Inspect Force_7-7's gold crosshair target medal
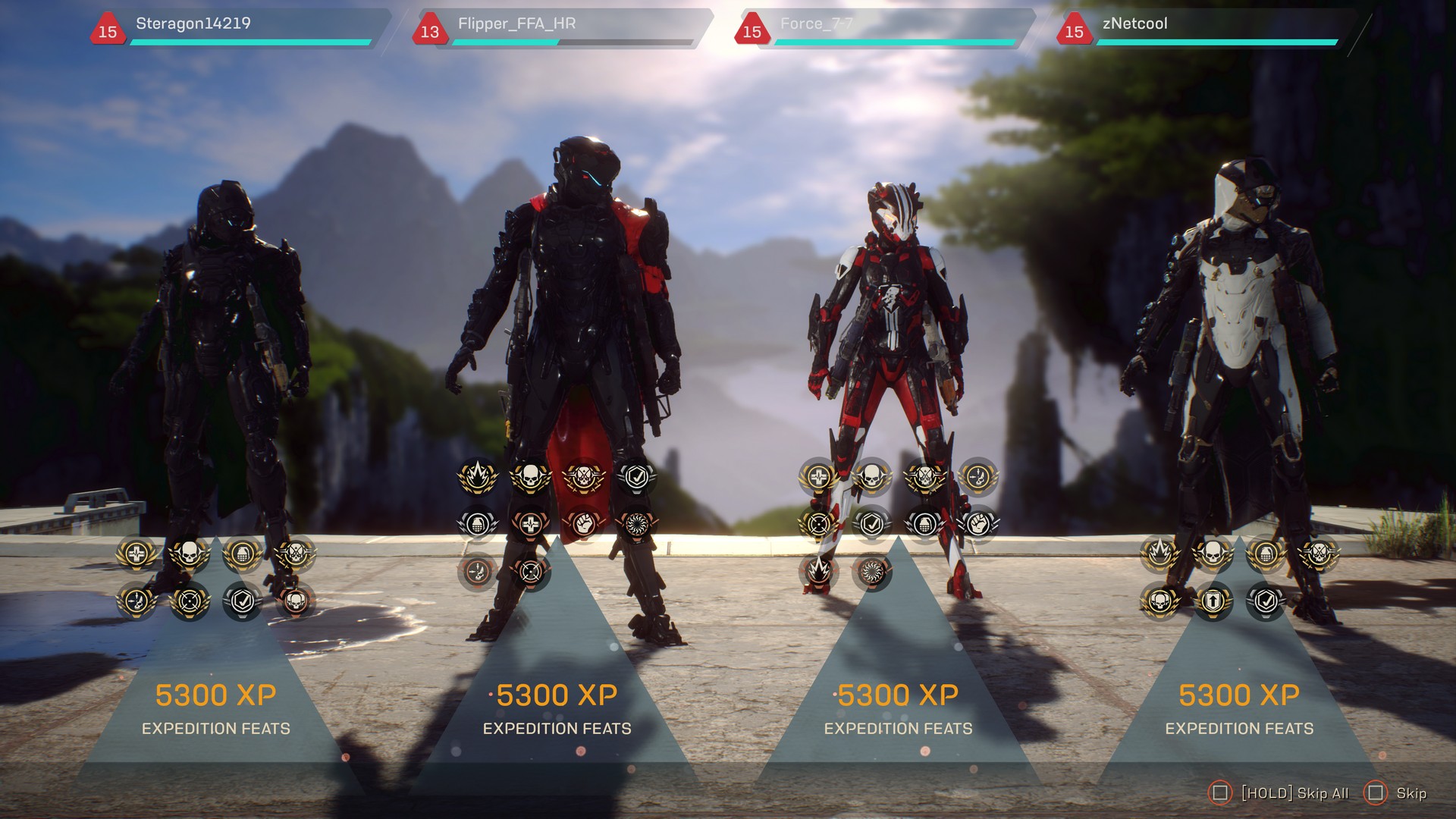The height and width of the screenshot is (819, 1456). click(819, 524)
